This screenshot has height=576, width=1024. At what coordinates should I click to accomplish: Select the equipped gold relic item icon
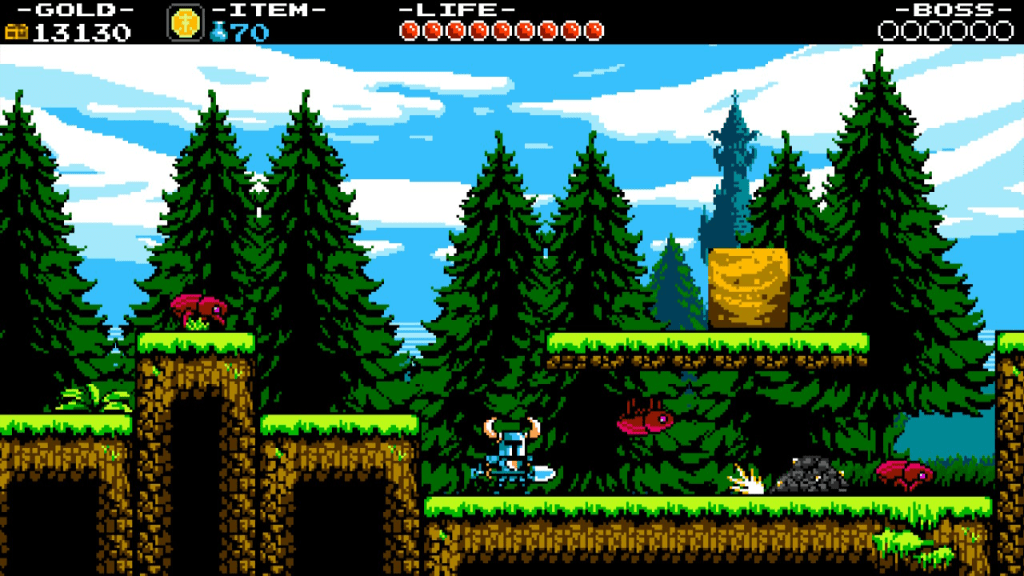[x=185, y=23]
